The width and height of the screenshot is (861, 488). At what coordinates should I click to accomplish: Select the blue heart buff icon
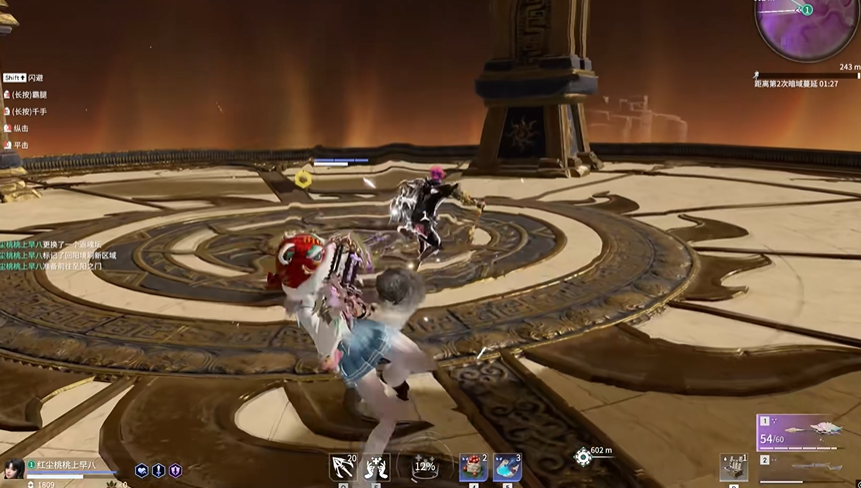(x=142, y=470)
